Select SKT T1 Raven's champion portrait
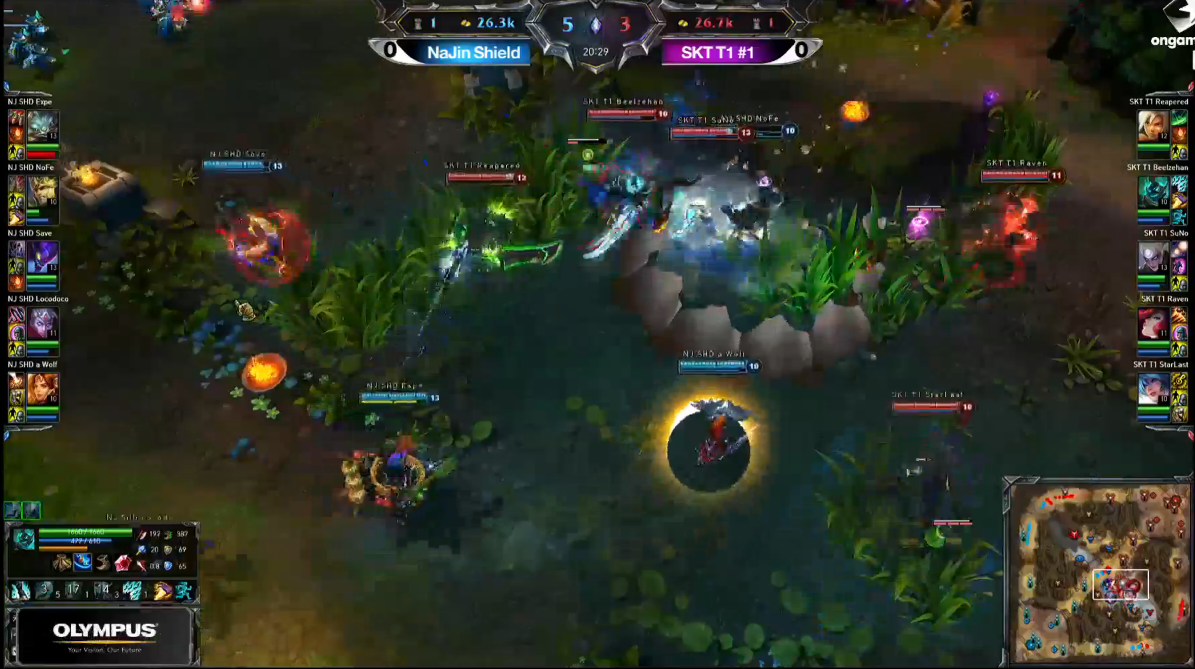 [x=1153, y=324]
